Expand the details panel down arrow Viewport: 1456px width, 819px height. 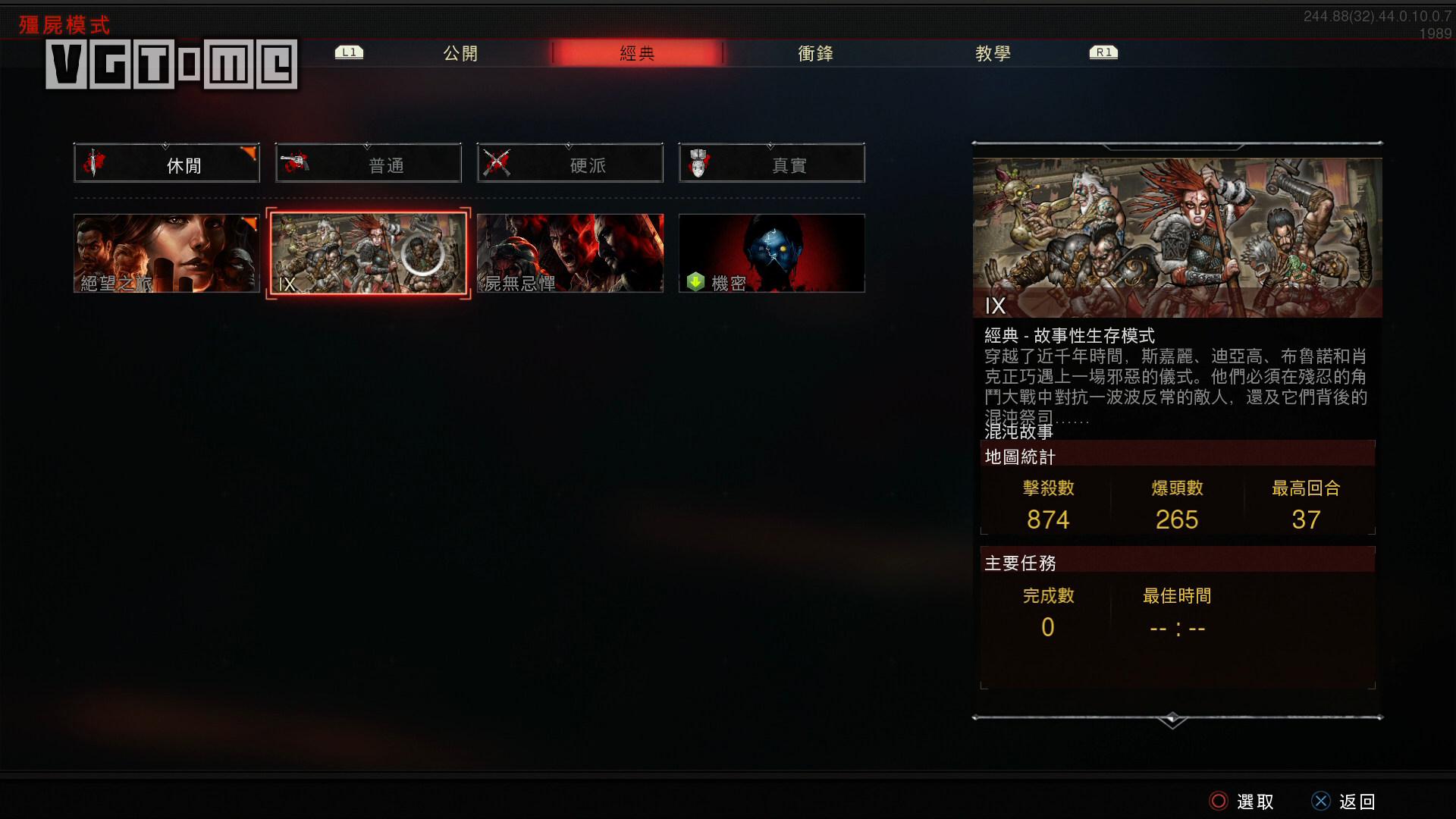[1172, 720]
